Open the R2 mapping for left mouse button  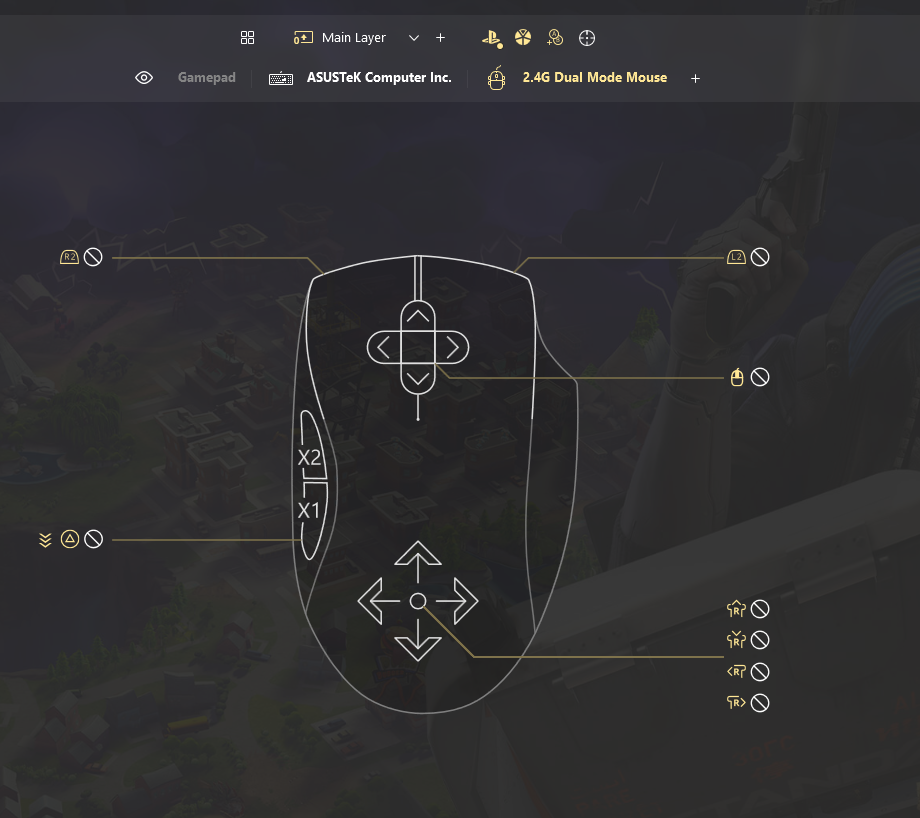70,257
